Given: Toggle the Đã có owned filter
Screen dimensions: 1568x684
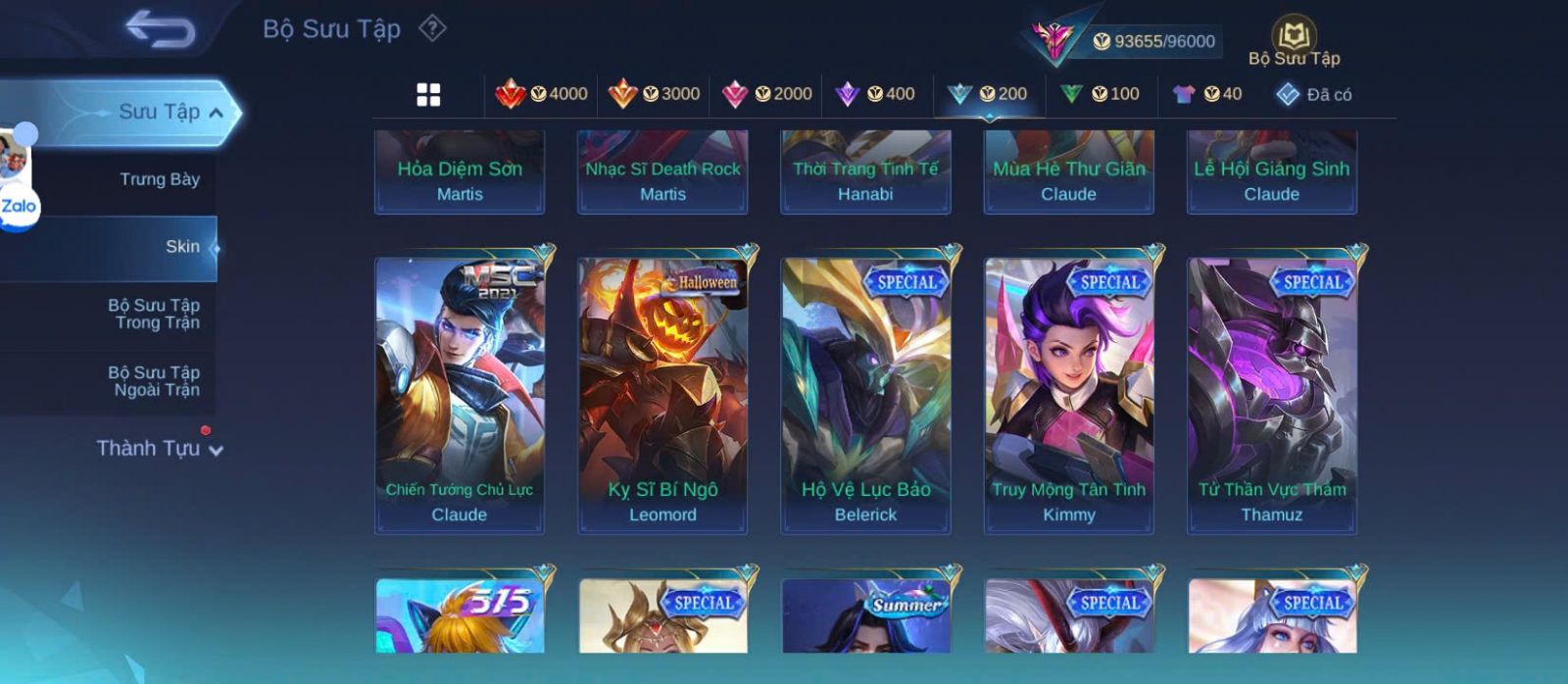Looking at the screenshot, I should point(1314,95).
